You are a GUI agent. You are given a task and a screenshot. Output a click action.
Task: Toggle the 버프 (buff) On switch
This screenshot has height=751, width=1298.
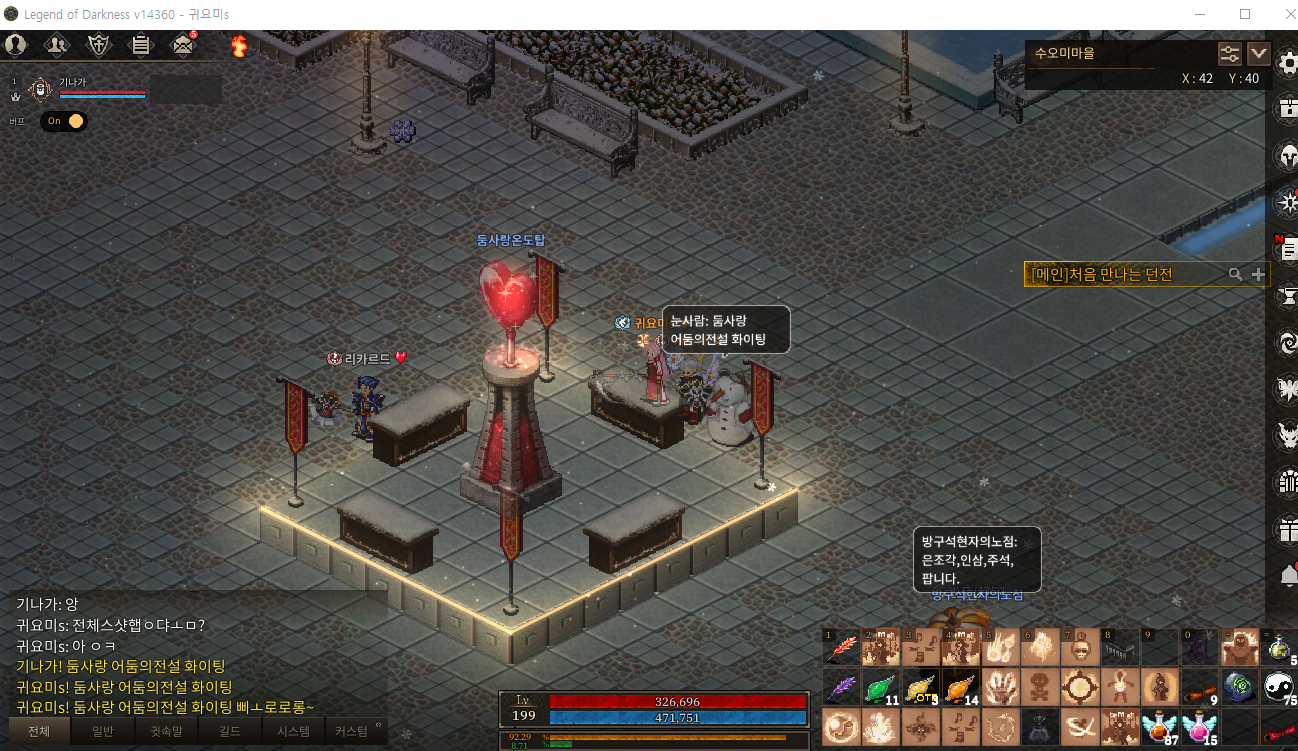64,121
